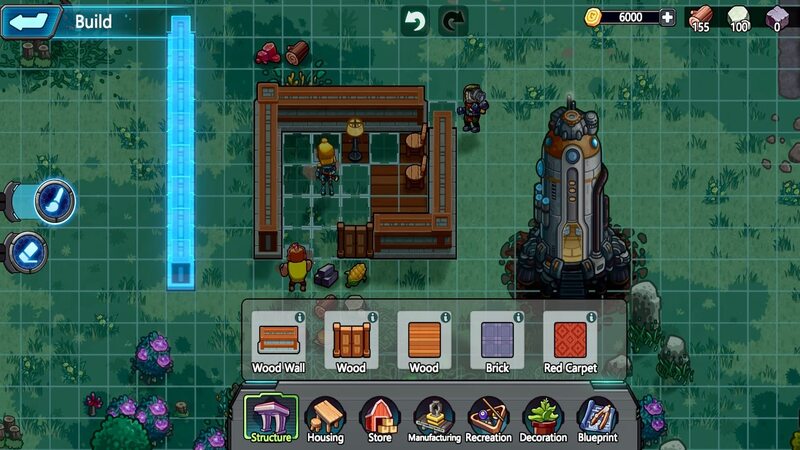The width and height of the screenshot is (800, 450).
Task: Undo the last build action
Action: point(415,21)
